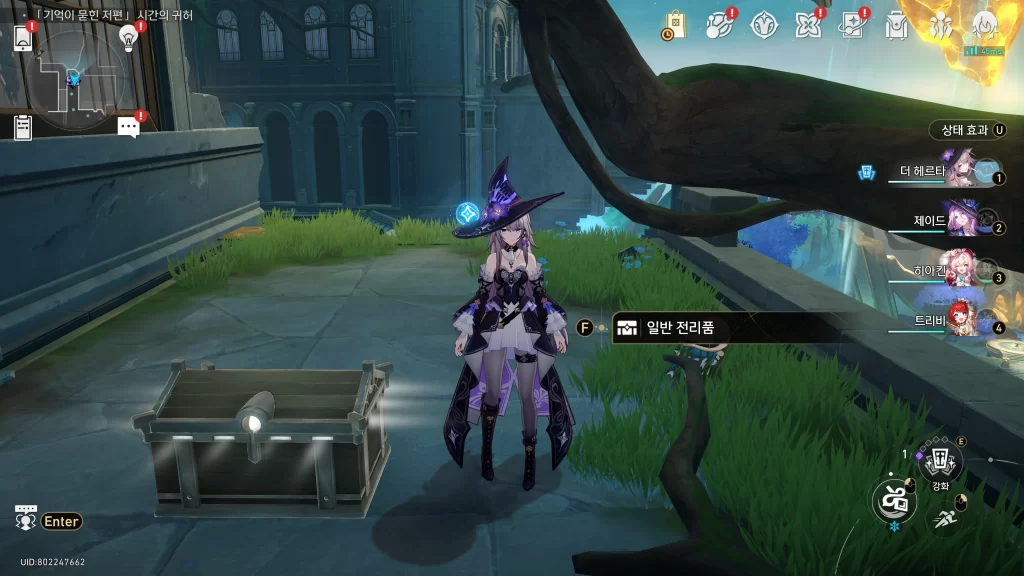Activate the 강화 technique skill icon
The width and height of the screenshot is (1024, 576).
[x=939, y=462]
